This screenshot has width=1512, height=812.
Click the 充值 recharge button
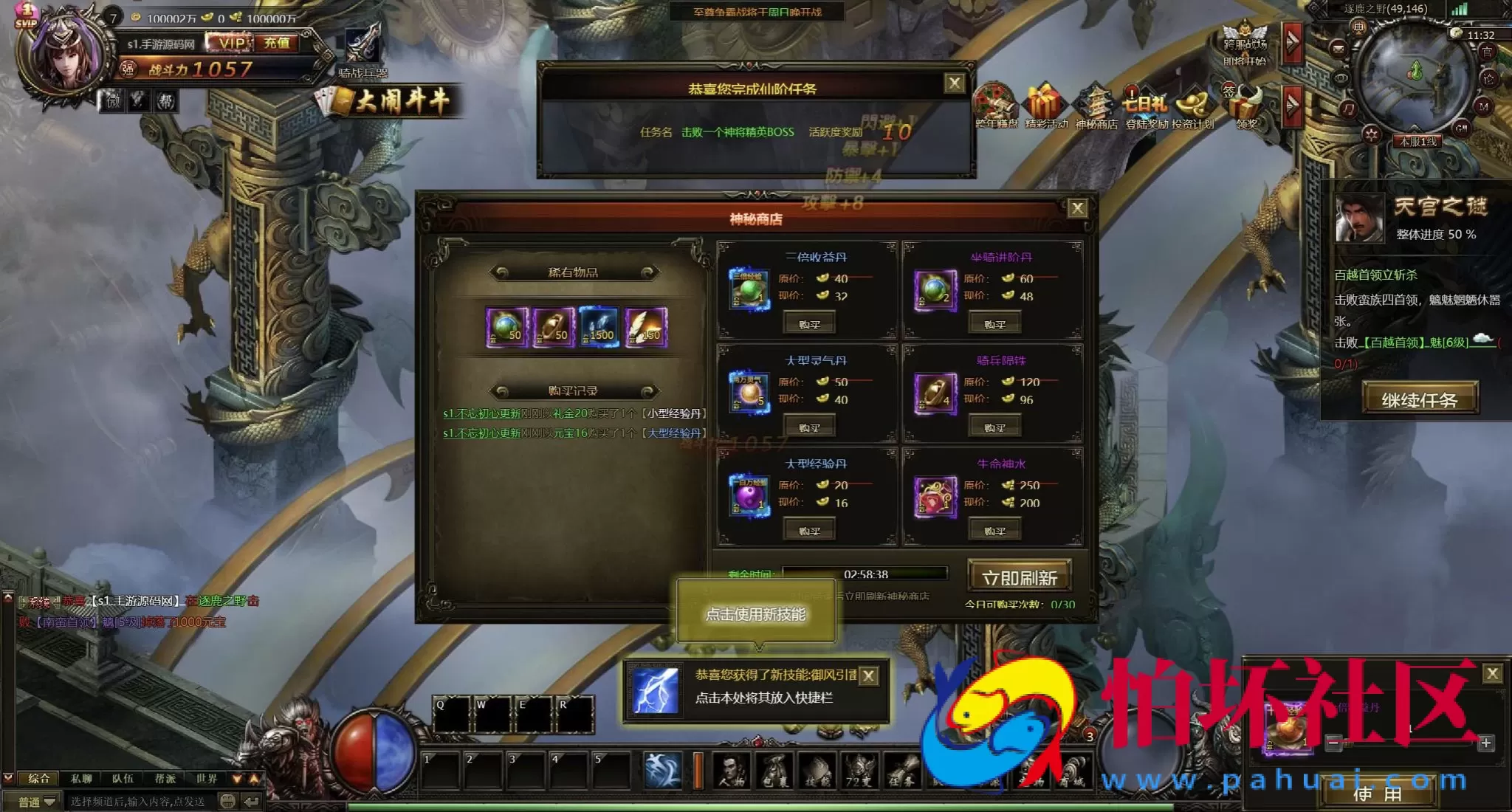[x=277, y=43]
